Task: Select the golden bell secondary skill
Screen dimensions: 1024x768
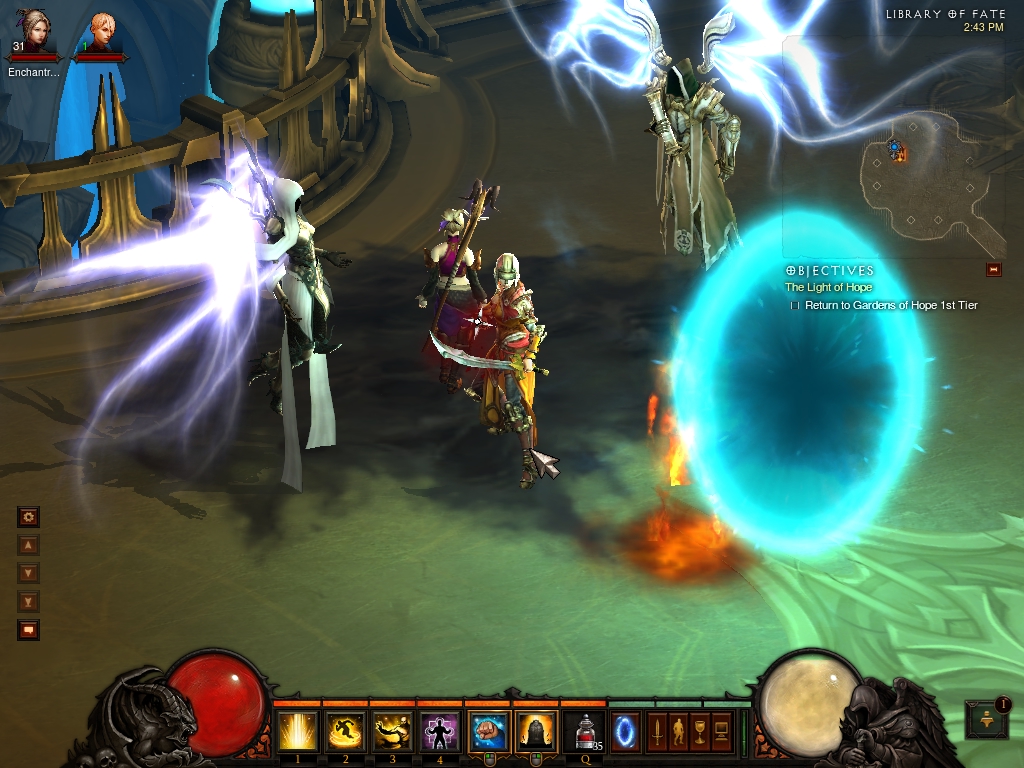Action: coord(535,732)
